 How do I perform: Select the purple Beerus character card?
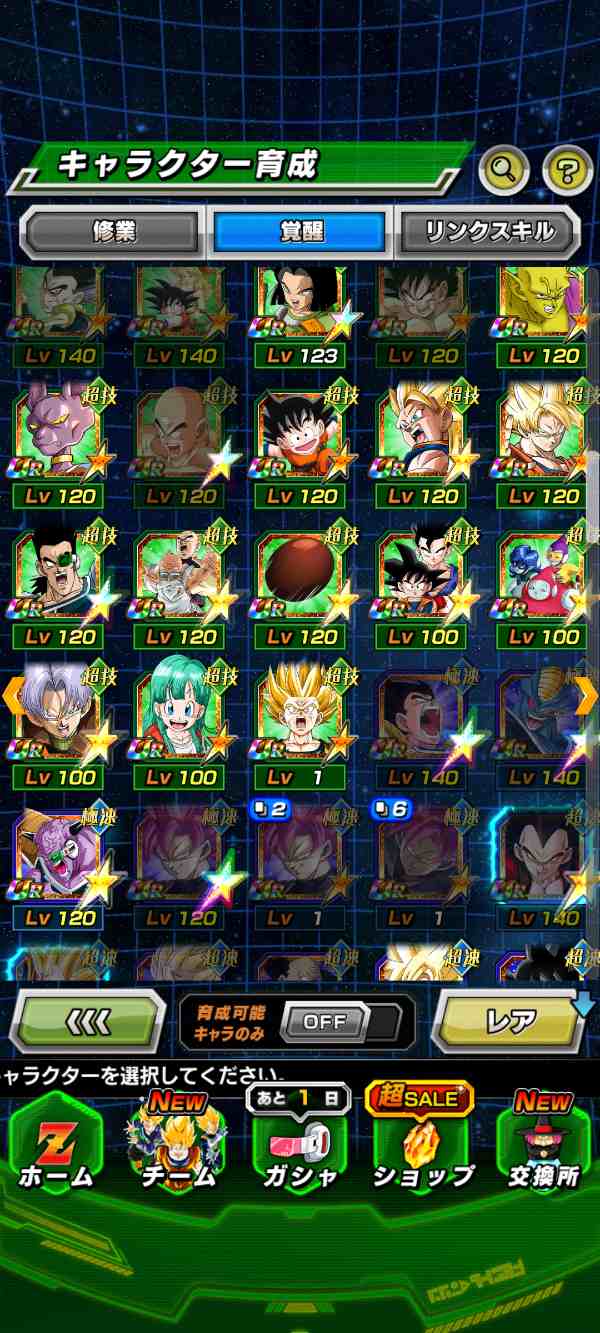58,440
